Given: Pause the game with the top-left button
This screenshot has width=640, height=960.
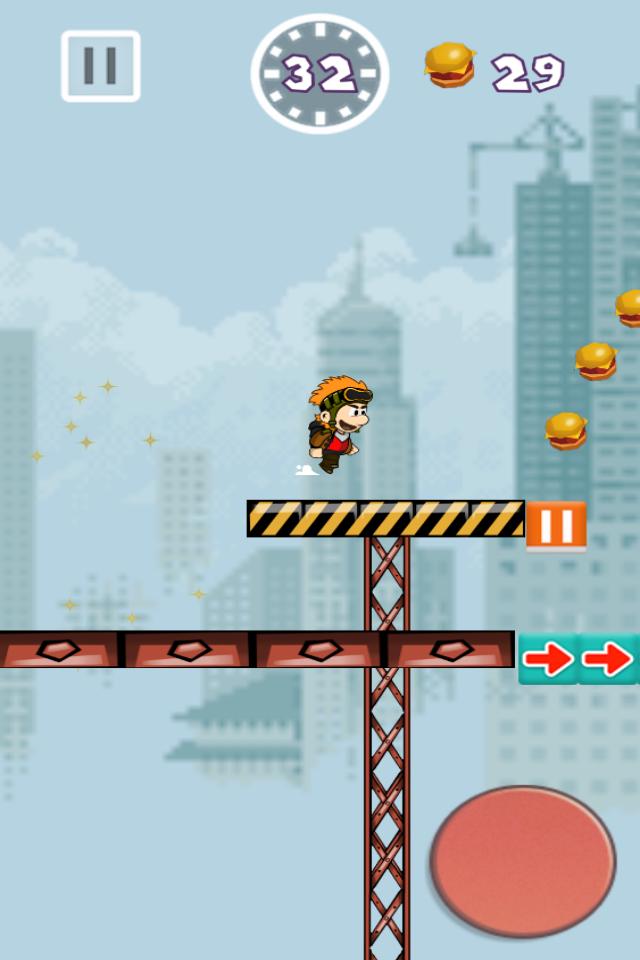Looking at the screenshot, I should [100, 66].
